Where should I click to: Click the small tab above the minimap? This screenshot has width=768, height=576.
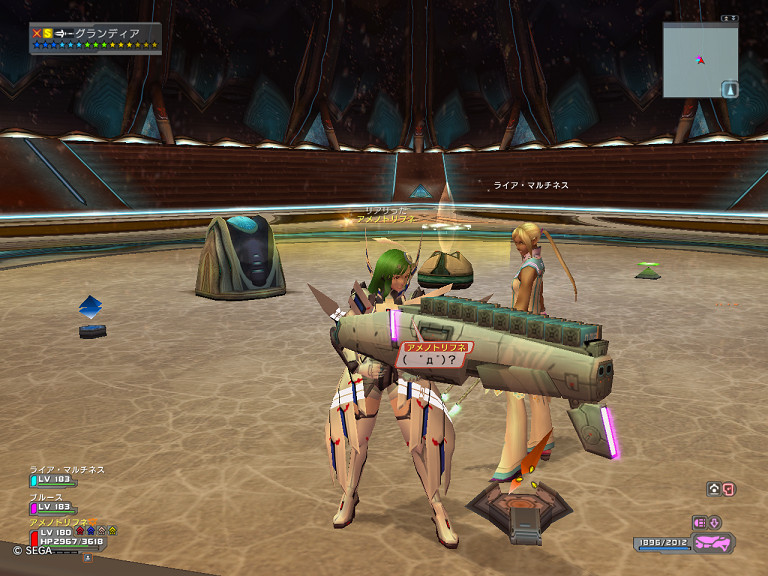pos(729,18)
